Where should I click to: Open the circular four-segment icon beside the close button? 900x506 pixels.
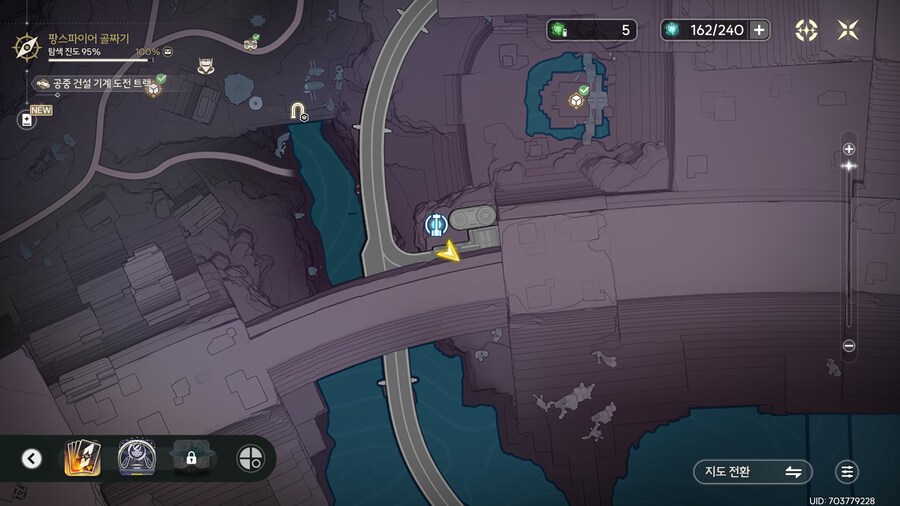[x=806, y=30]
